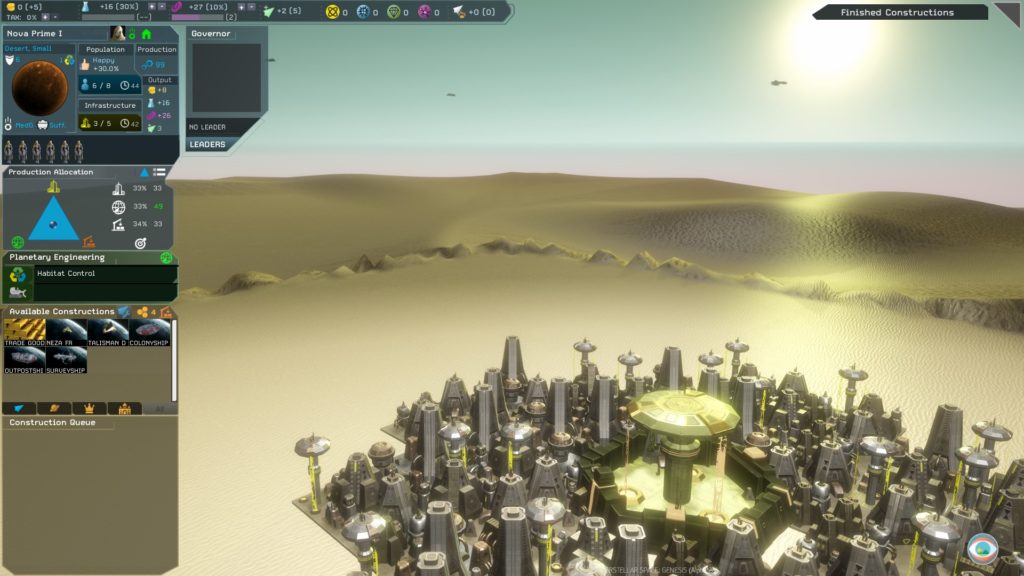This screenshot has height=576, width=1024.
Task: Click the rainbow eye view button
Action: pos(982,550)
